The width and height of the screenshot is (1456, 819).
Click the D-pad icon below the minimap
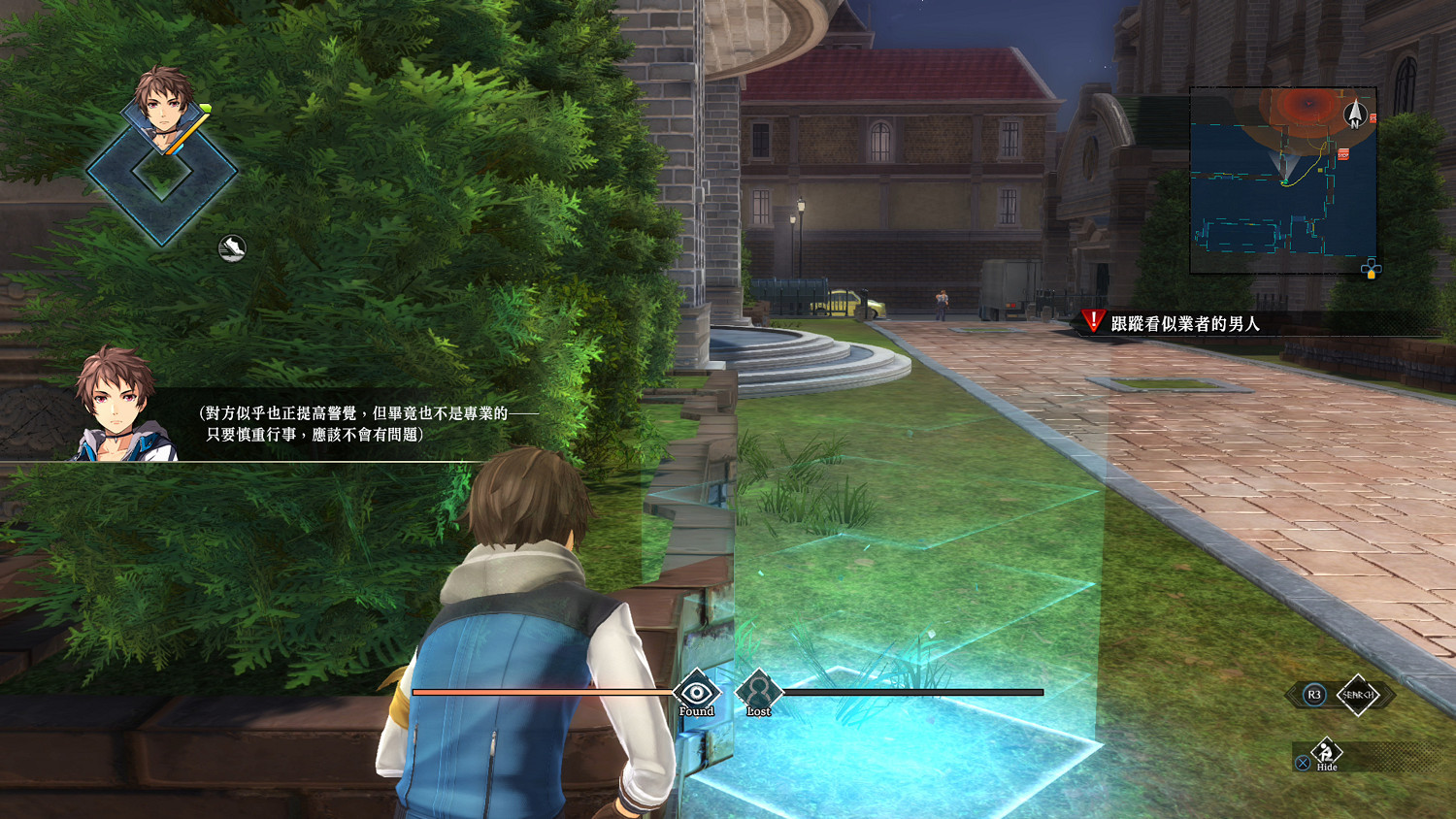pos(1370,270)
